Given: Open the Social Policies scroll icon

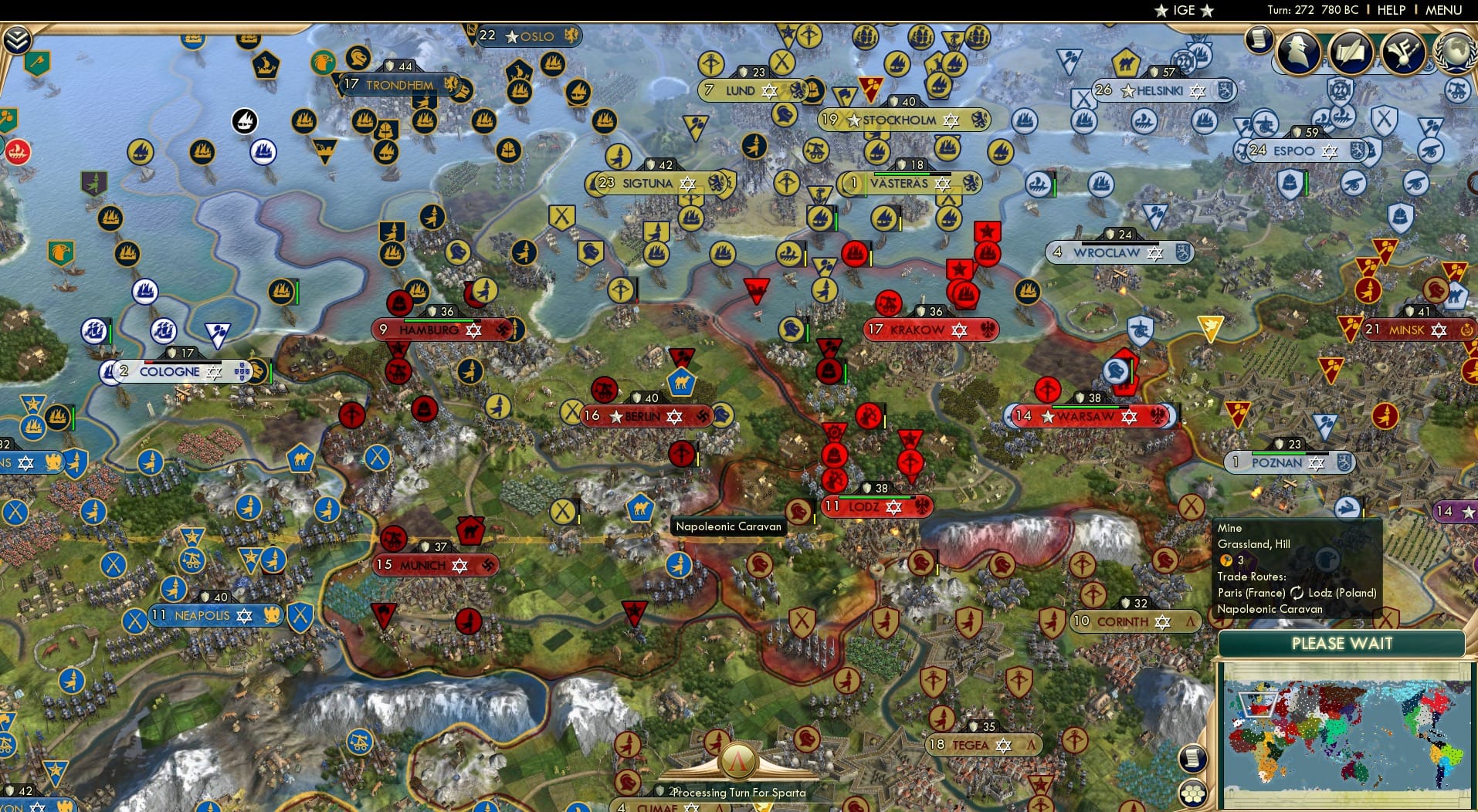Looking at the screenshot, I should [1352, 52].
